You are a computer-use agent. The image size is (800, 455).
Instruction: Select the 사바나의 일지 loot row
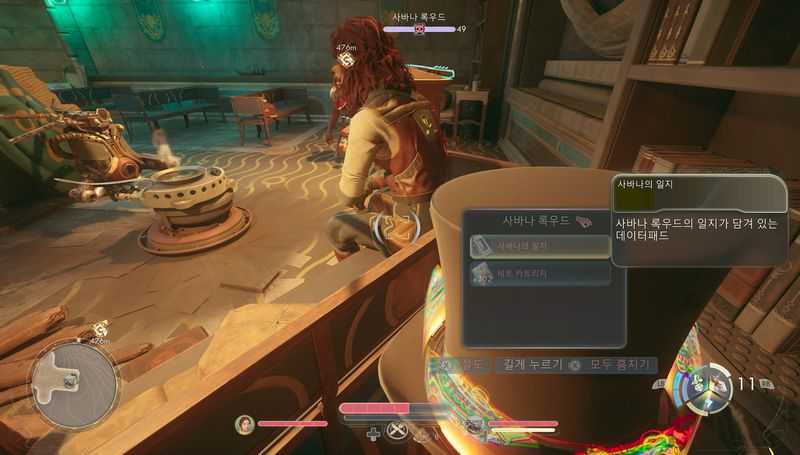point(540,246)
